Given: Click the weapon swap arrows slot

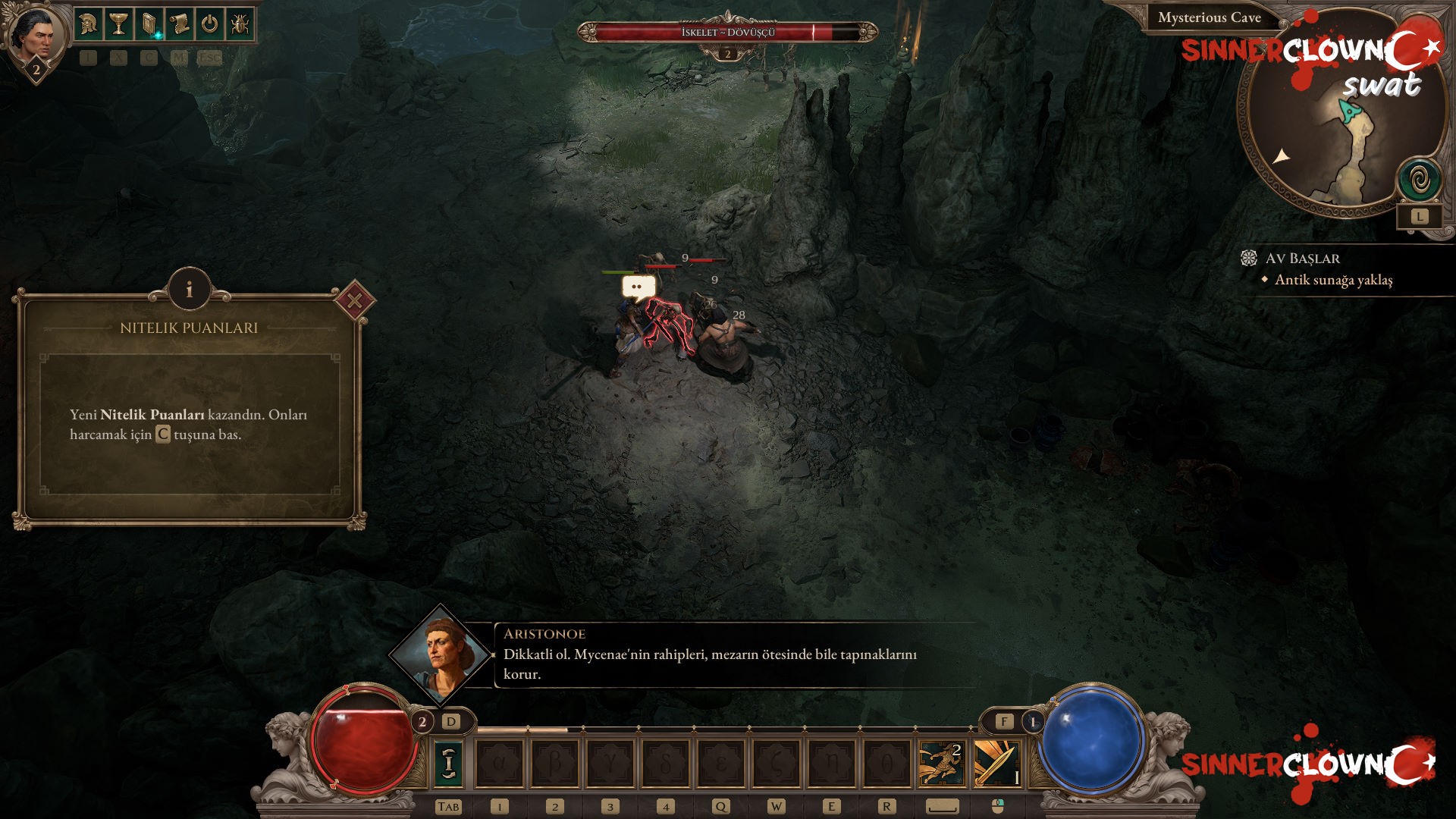Looking at the screenshot, I should (x=449, y=763).
